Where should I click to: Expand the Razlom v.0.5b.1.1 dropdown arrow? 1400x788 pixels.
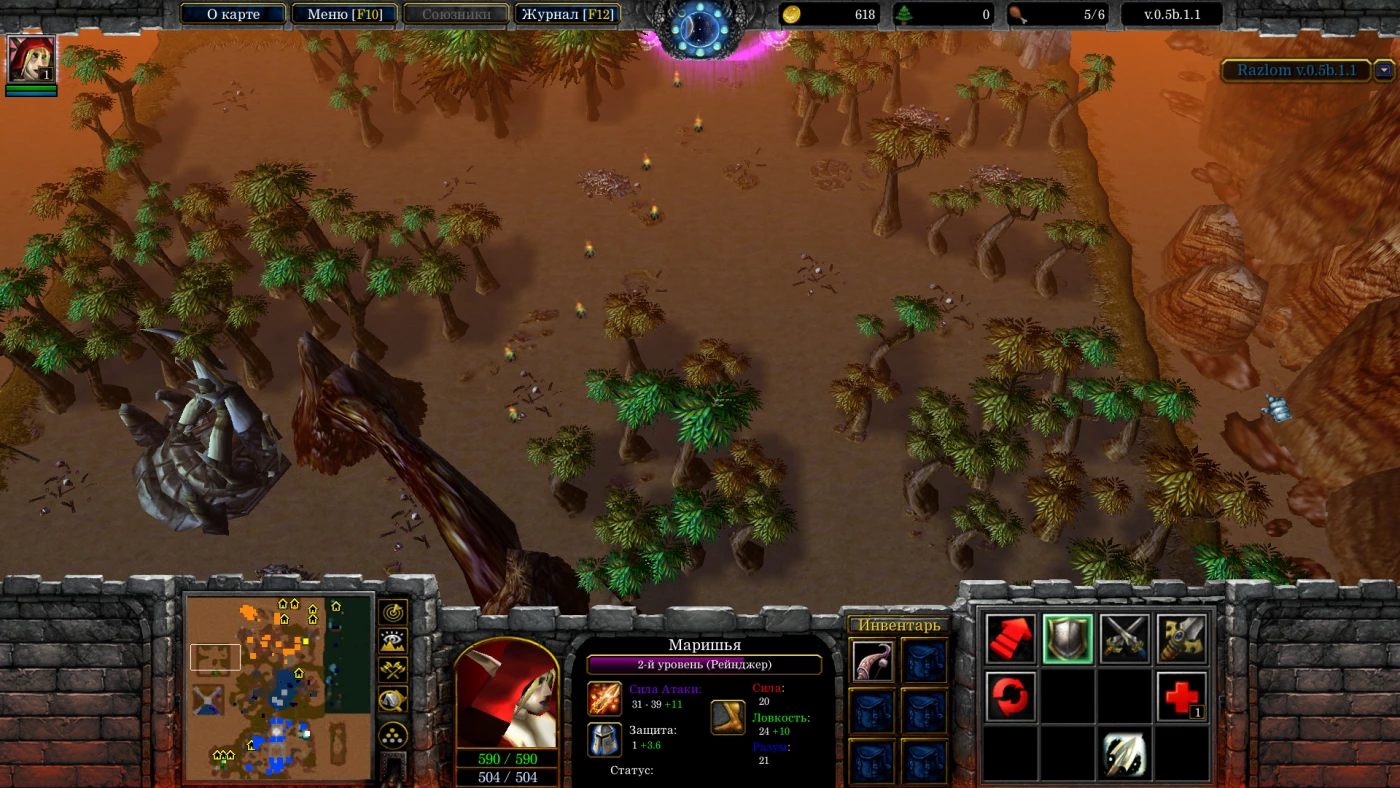[x=1384, y=70]
